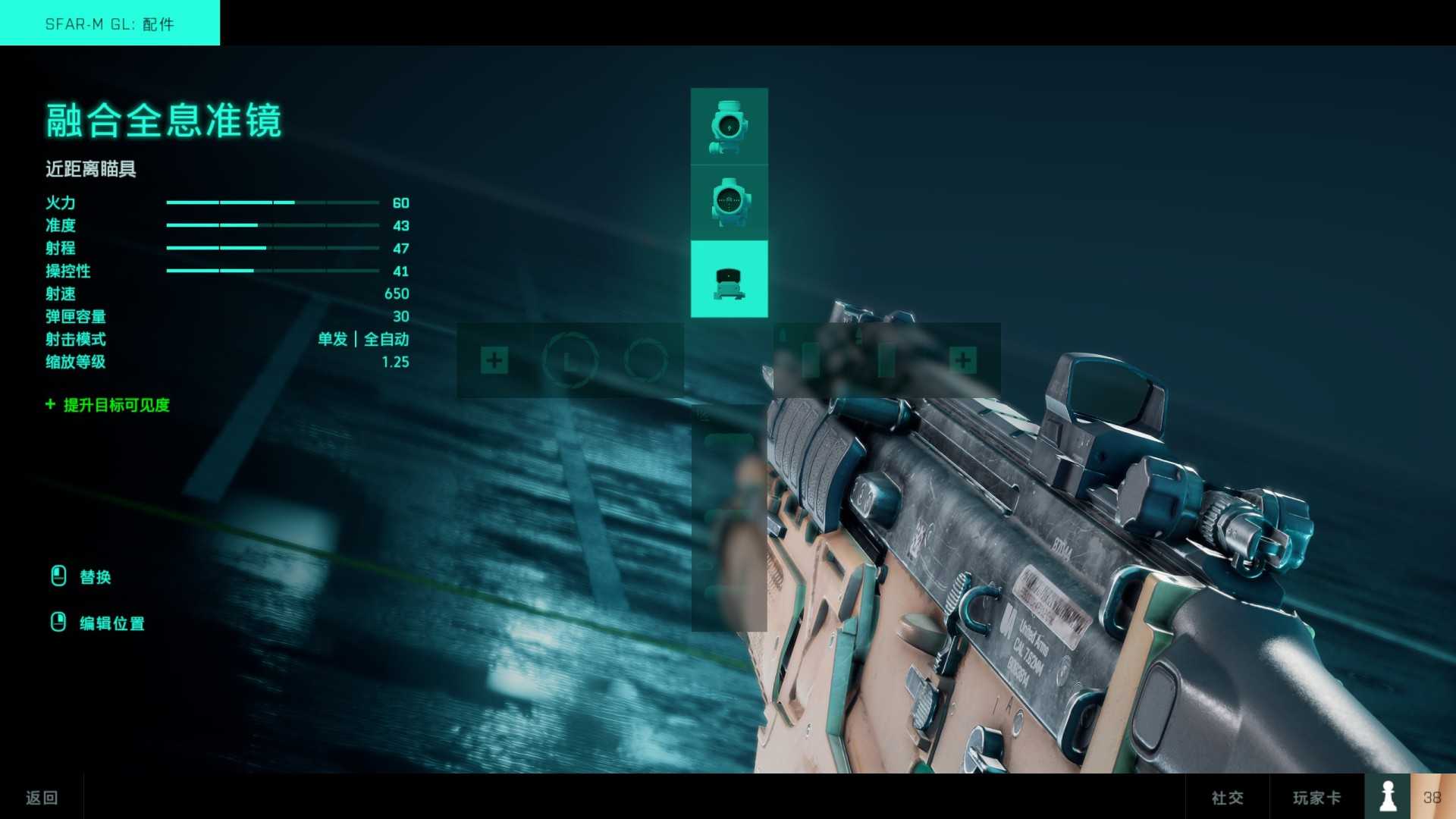The height and width of the screenshot is (819, 1456).
Task: Open the 社交 social menu
Action: (x=1227, y=797)
